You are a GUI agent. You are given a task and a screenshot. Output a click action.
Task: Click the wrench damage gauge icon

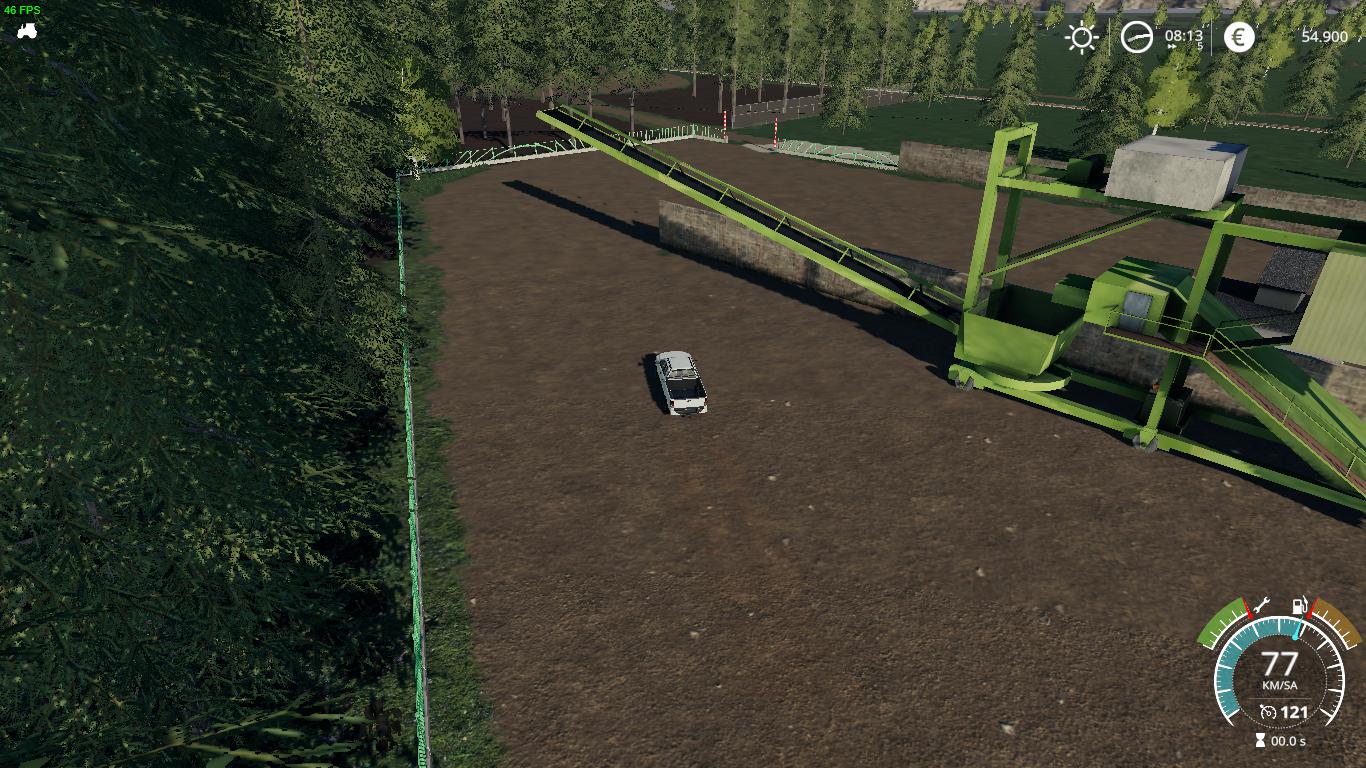[x=1260, y=604]
